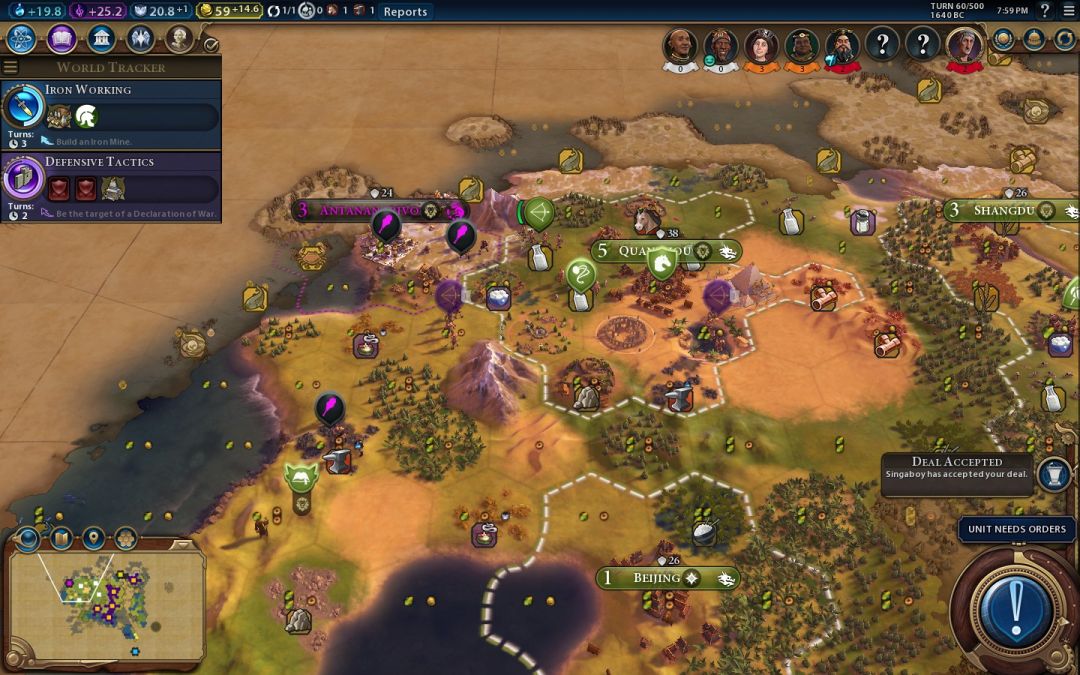Toggle the World Tracker hamburger menu
Image resolution: width=1080 pixels, height=675 pixels.
[x=10, y=67]
